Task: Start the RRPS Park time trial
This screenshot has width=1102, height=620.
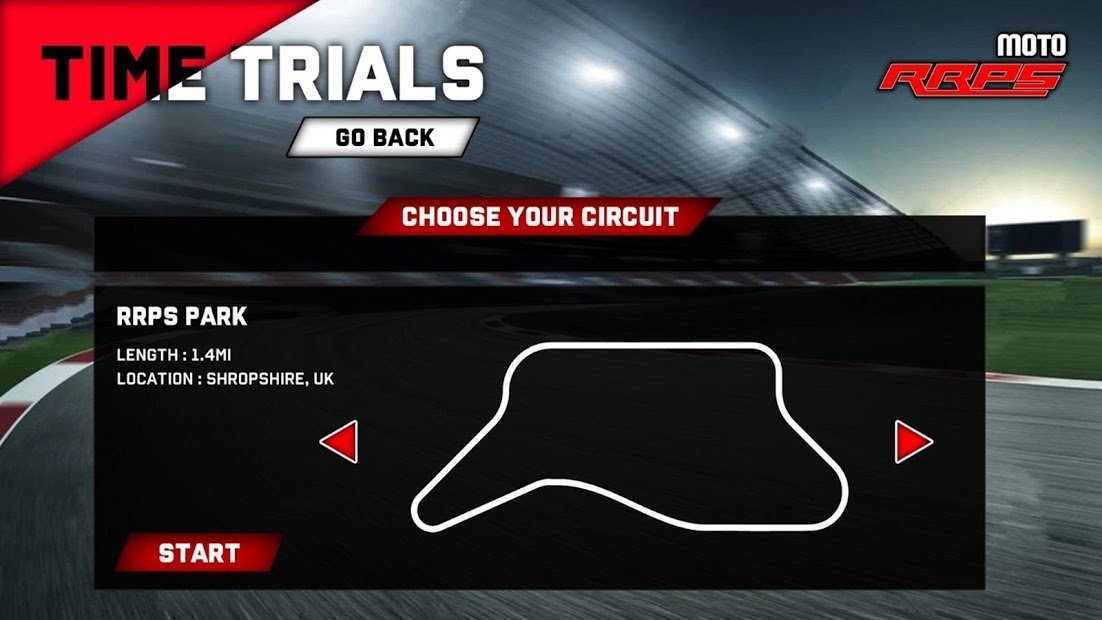Action: [x=199, y=553]
